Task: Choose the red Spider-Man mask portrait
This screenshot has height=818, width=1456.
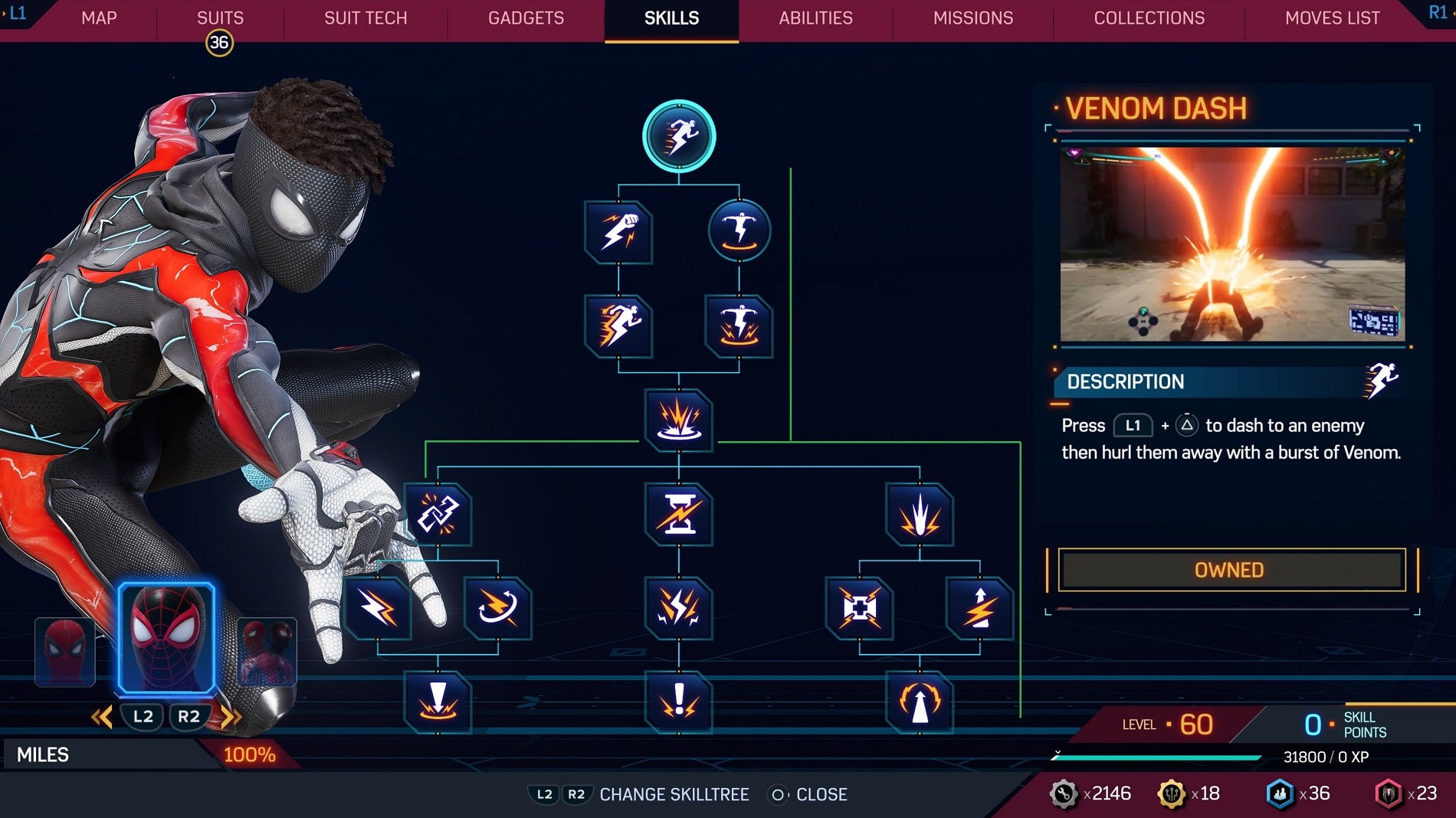Action: [x=65, y=650]
